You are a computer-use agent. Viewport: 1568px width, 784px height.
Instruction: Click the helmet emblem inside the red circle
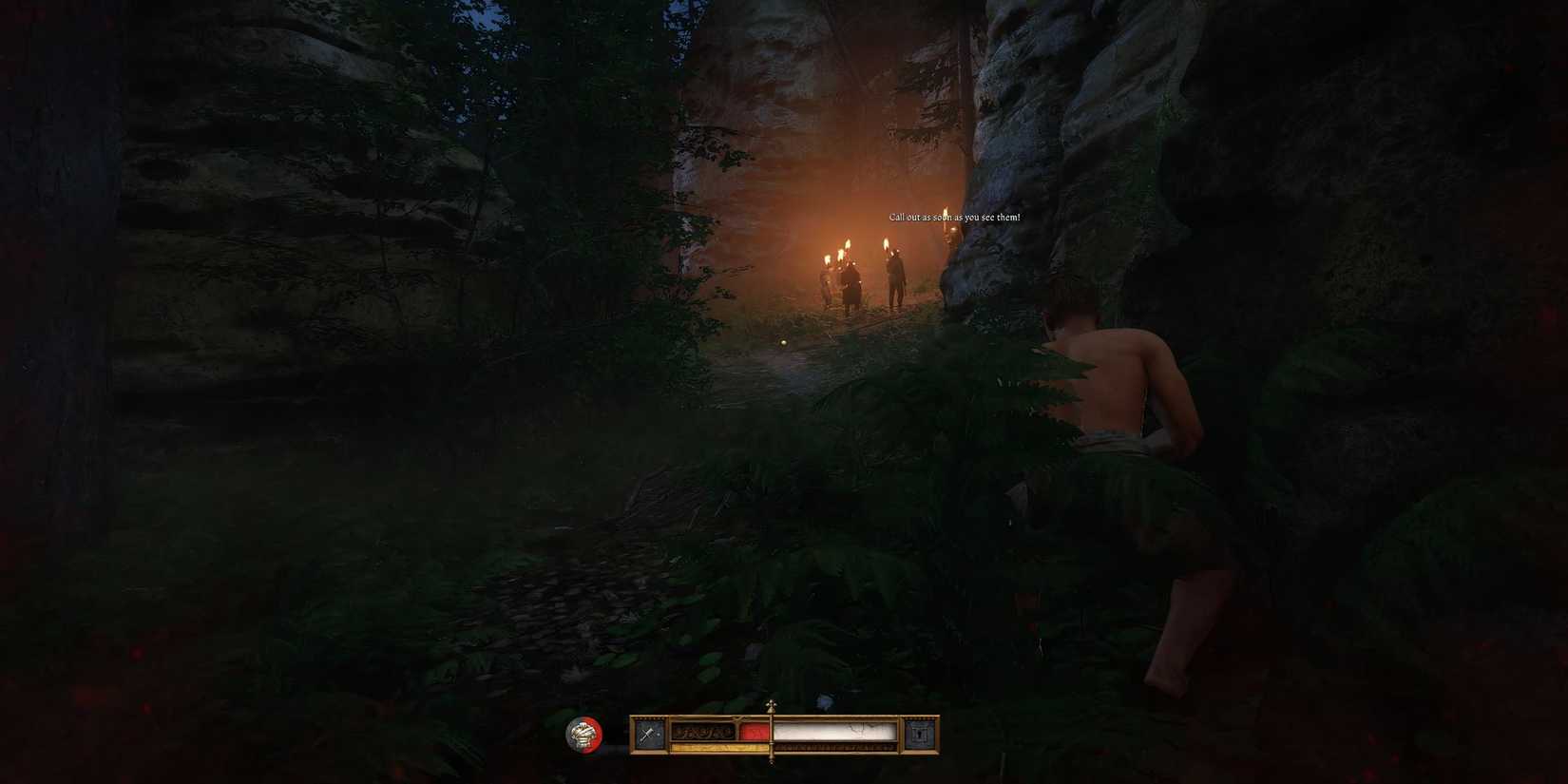tap(583, 733)
